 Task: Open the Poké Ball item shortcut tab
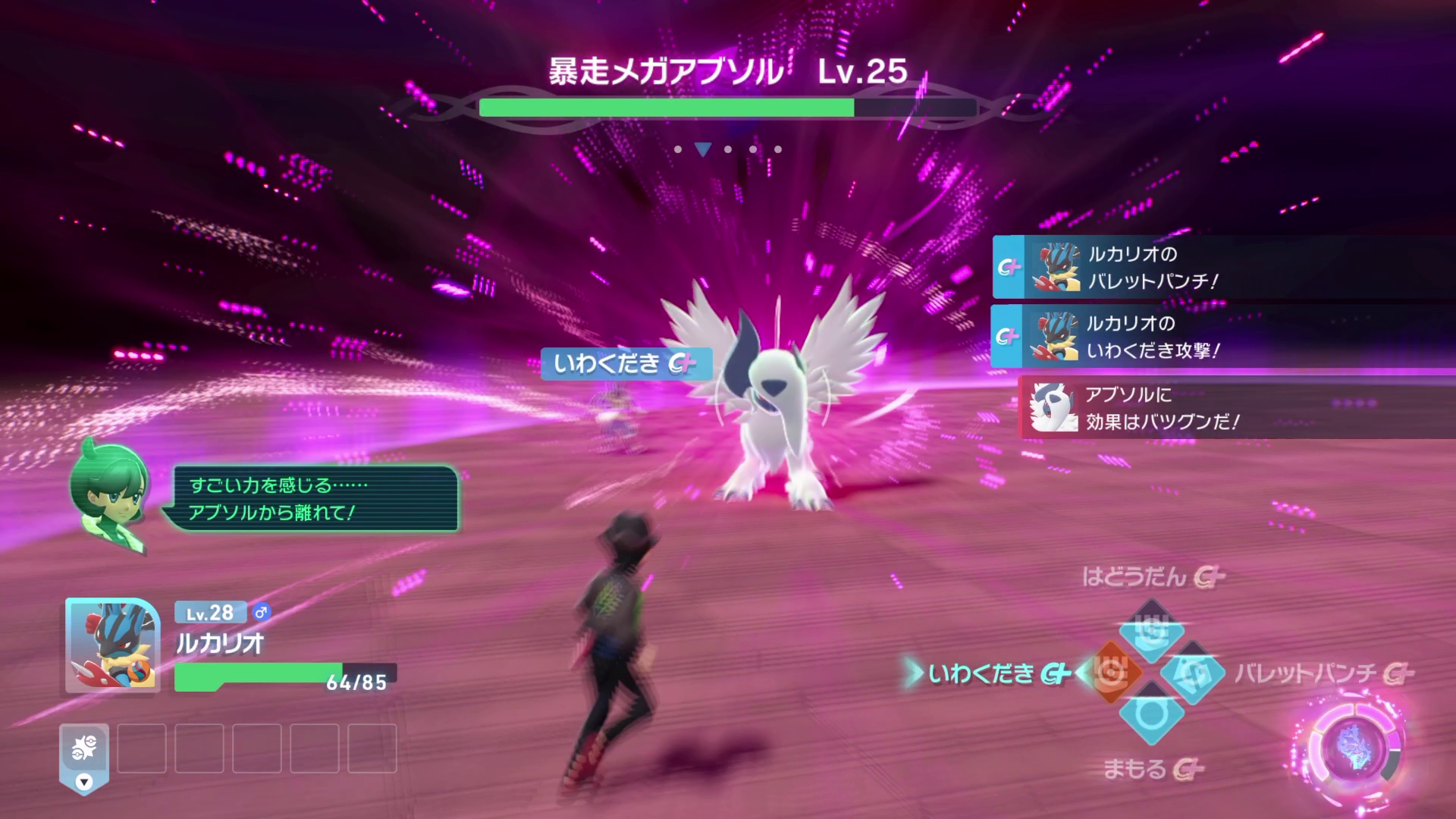84,756
